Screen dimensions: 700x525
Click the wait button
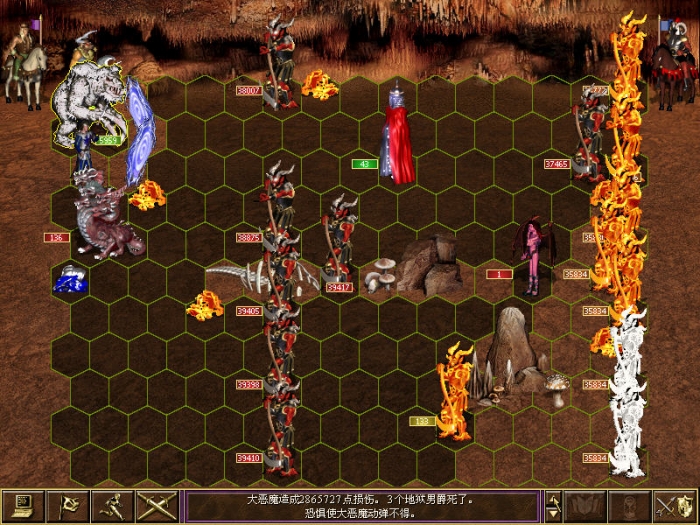[630, 507]
